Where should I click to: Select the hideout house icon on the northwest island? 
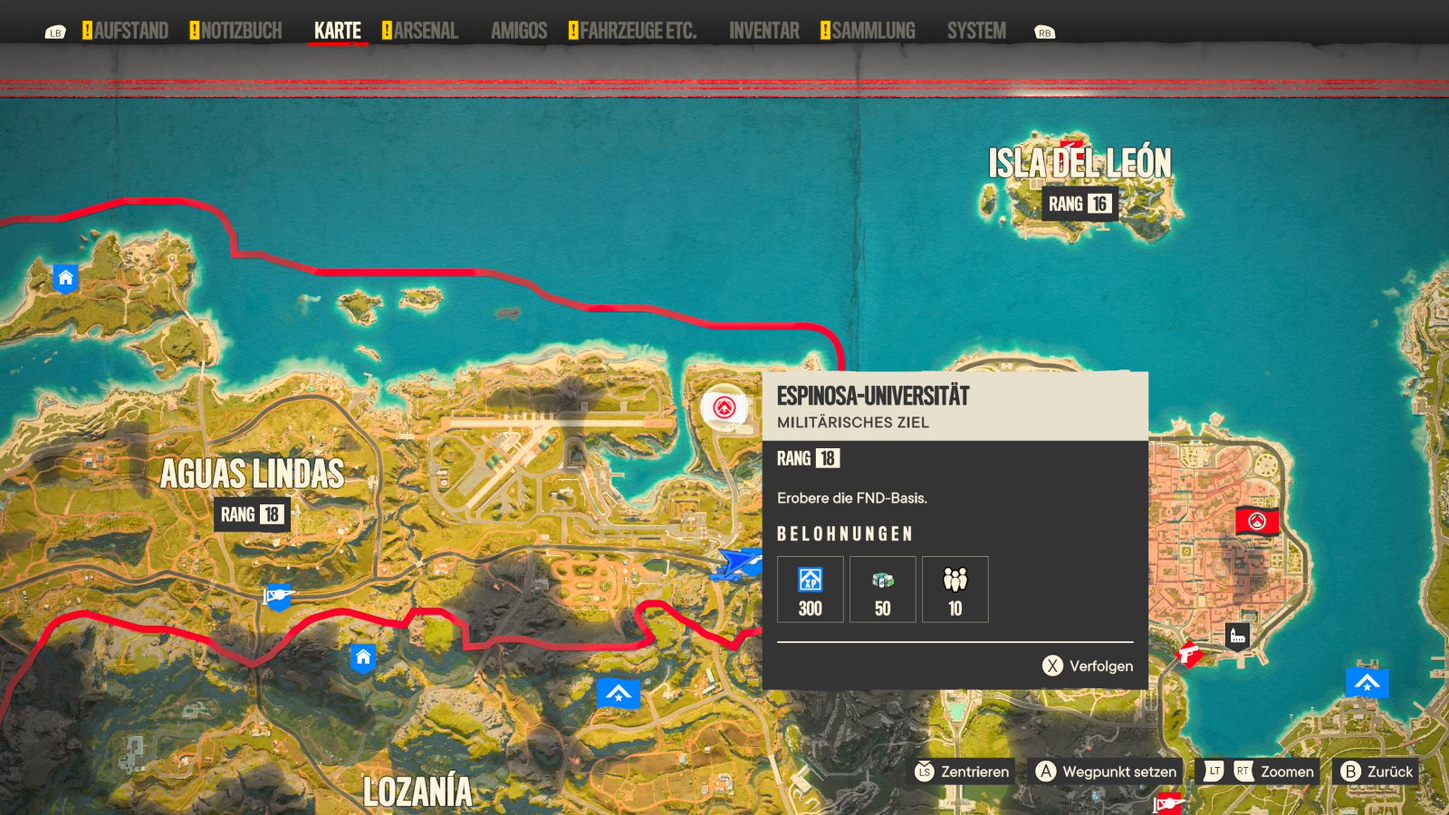tap(64, 279)
